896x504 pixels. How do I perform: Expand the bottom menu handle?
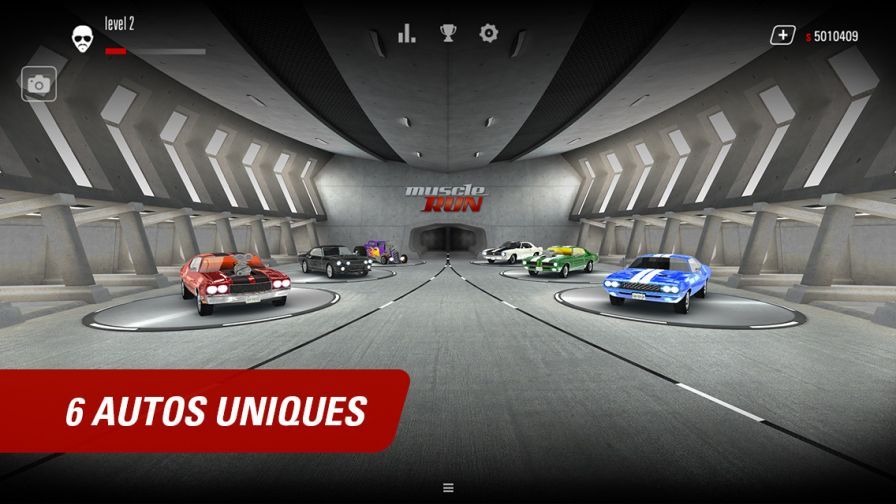pos(448,488)
